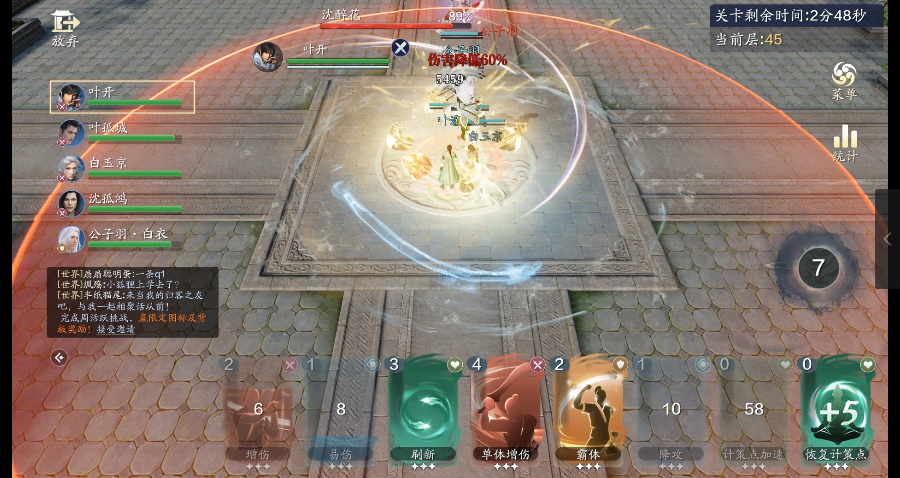
Task: Open the 菜单 menu
Action: (x=845, y=80)
